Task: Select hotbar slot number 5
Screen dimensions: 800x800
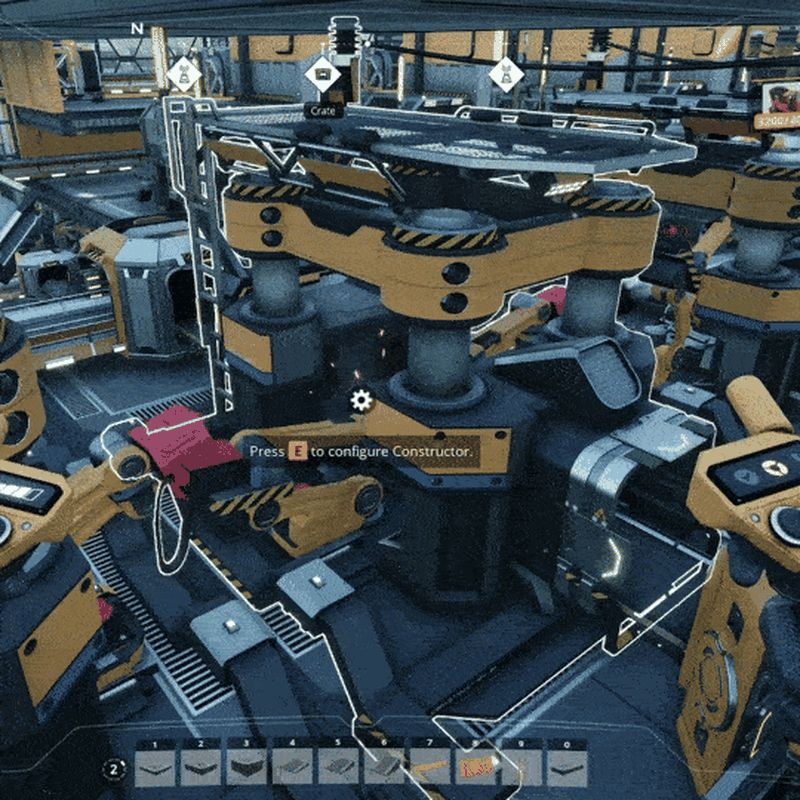Action: click(339, 767)
